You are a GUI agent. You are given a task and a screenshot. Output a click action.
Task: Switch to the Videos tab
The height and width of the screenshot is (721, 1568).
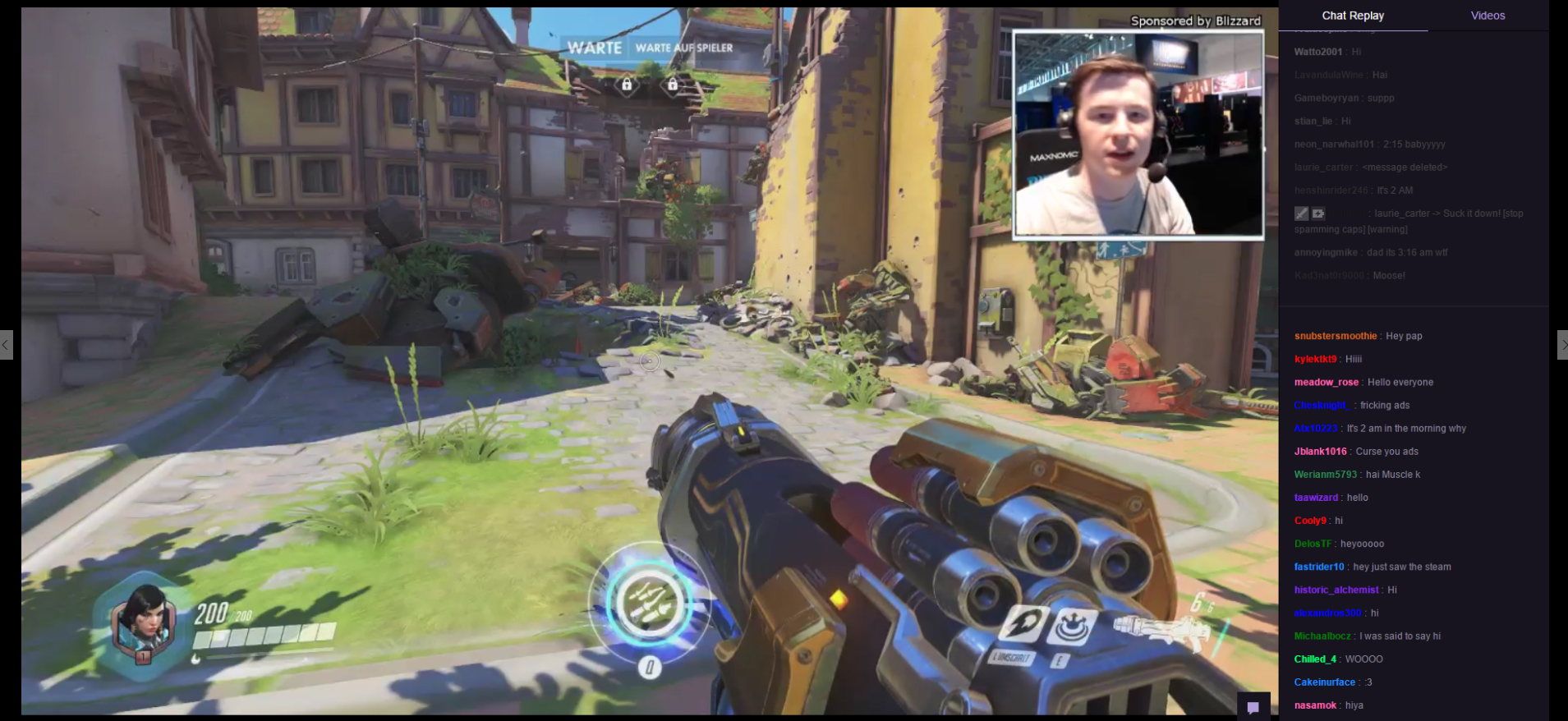coord(1488,16)
